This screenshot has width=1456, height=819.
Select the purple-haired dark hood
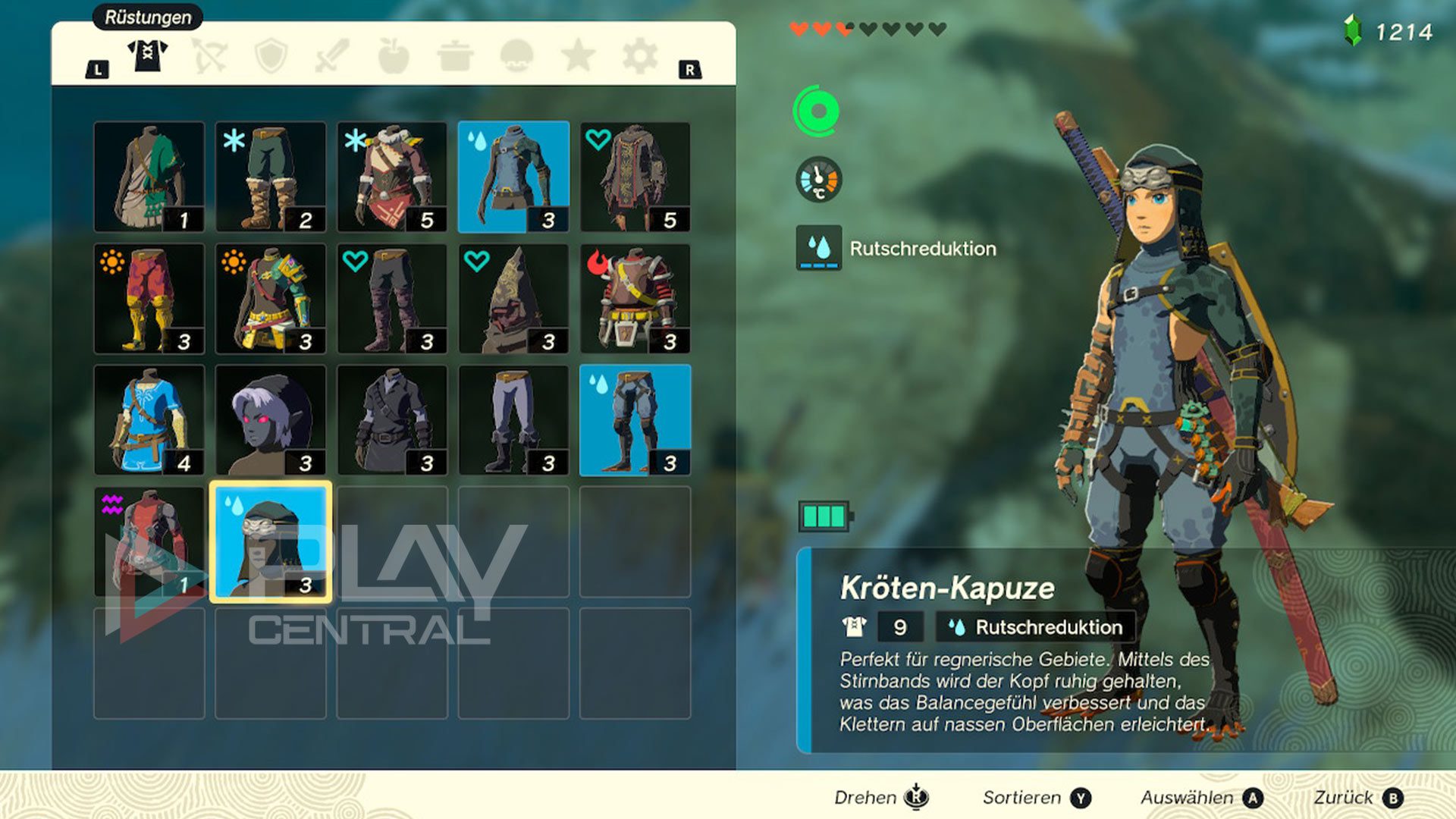point(271,420)
